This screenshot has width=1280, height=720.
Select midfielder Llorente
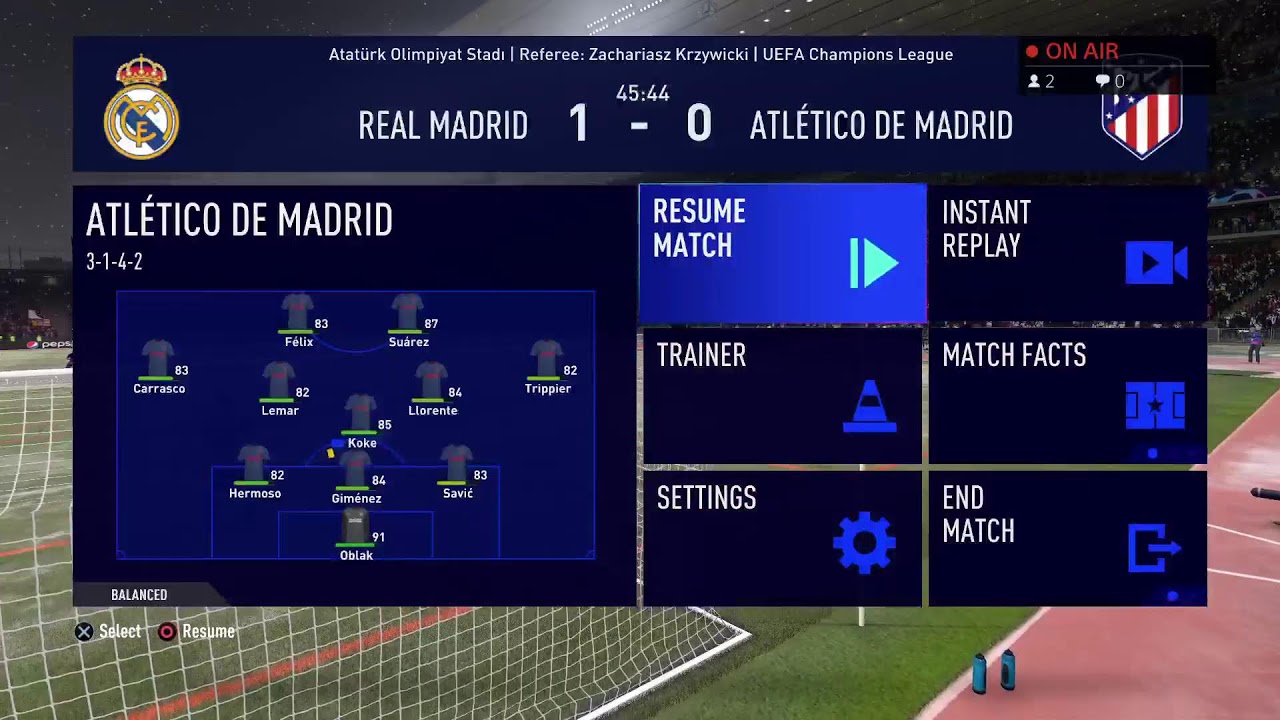point(432,387)
